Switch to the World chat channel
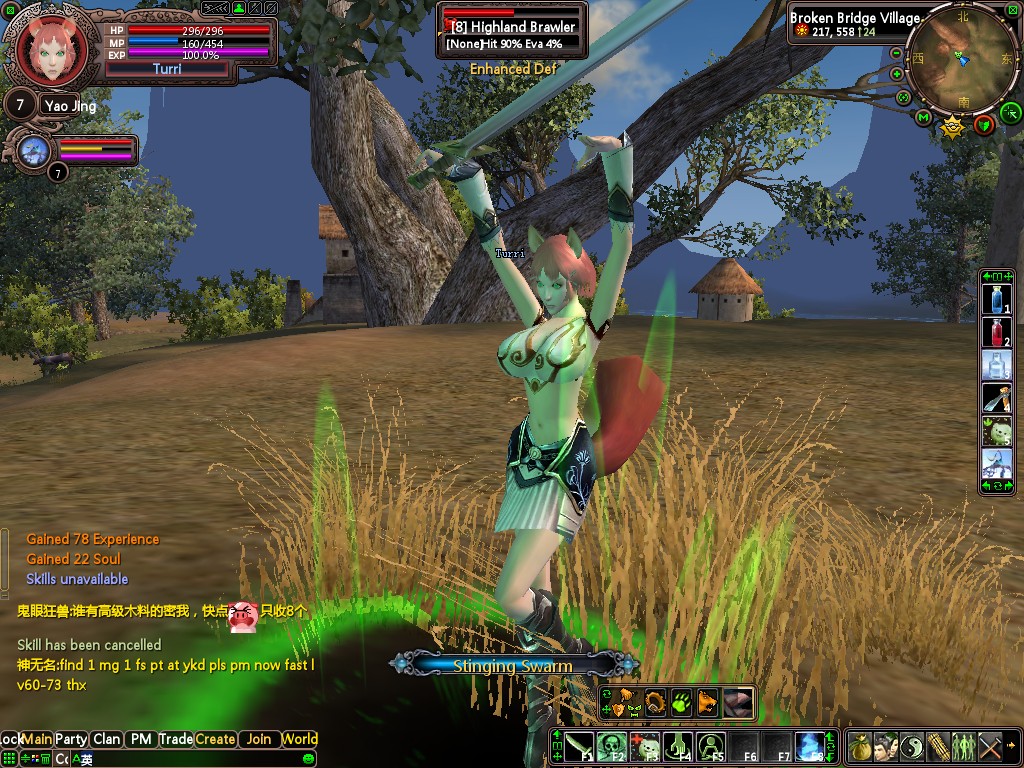The width and height of the screenshot is (1024, 768). point(299,739)
